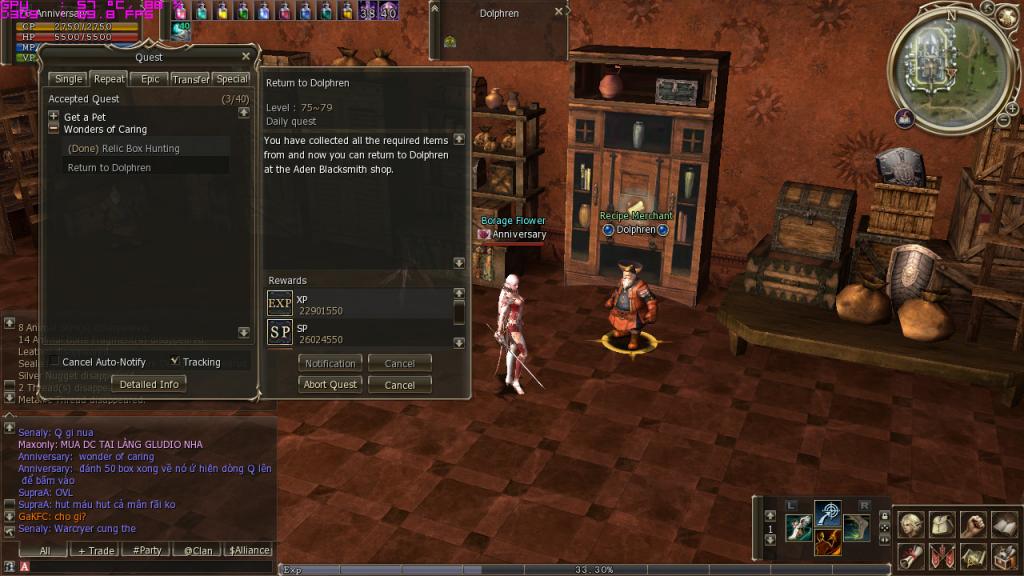Viewport: 1024px width, 576px height.
Task: Toggle the Cancel Auto-Notify checkbox
Action: click(x=54, y=362)
